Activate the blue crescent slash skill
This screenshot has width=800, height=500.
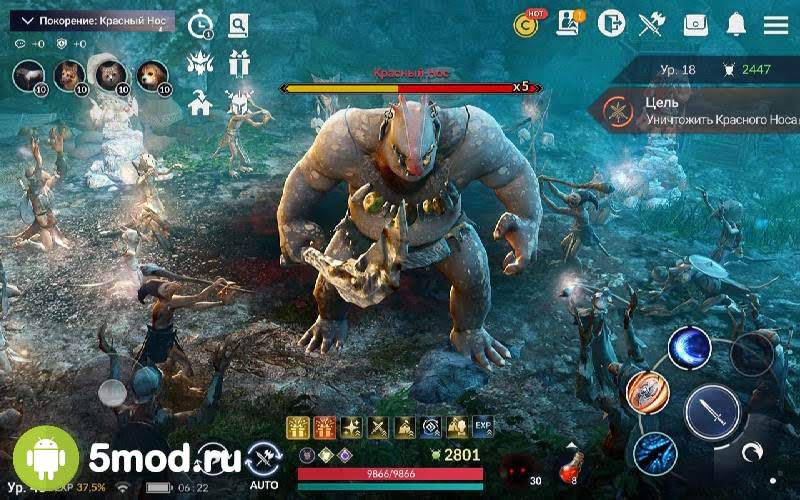click(689, 349)
